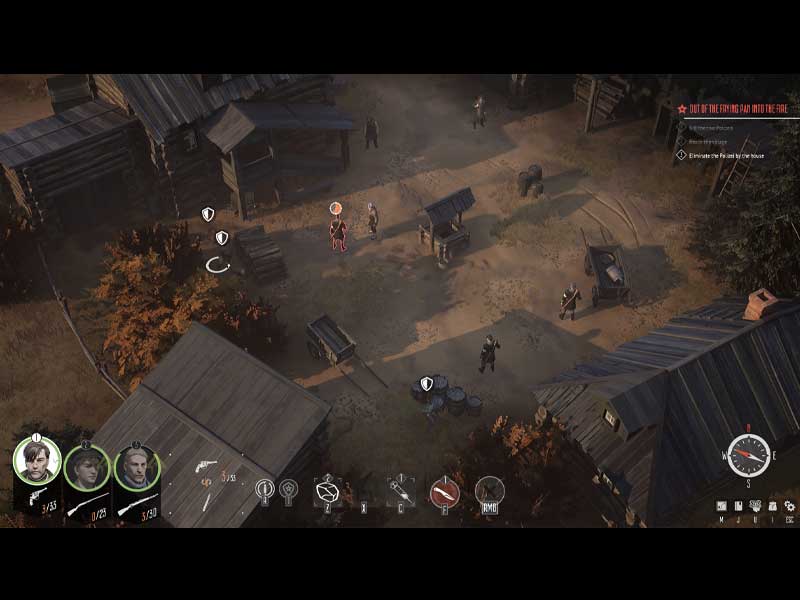Use the circular ability marked RMB
The height and width of the screenshot is (600, 800).
point(489,490)
